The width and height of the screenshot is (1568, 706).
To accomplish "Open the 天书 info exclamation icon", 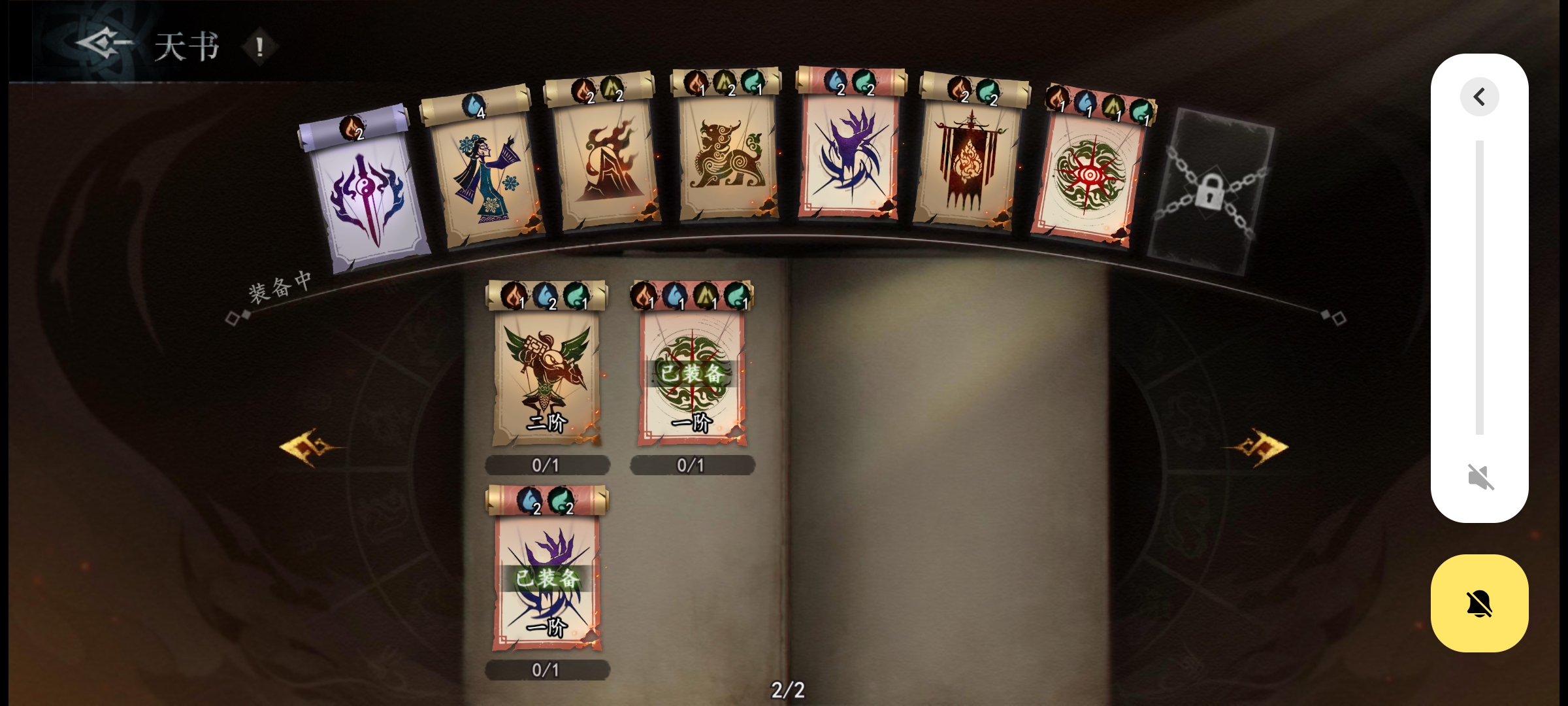I will pos(259,47).
